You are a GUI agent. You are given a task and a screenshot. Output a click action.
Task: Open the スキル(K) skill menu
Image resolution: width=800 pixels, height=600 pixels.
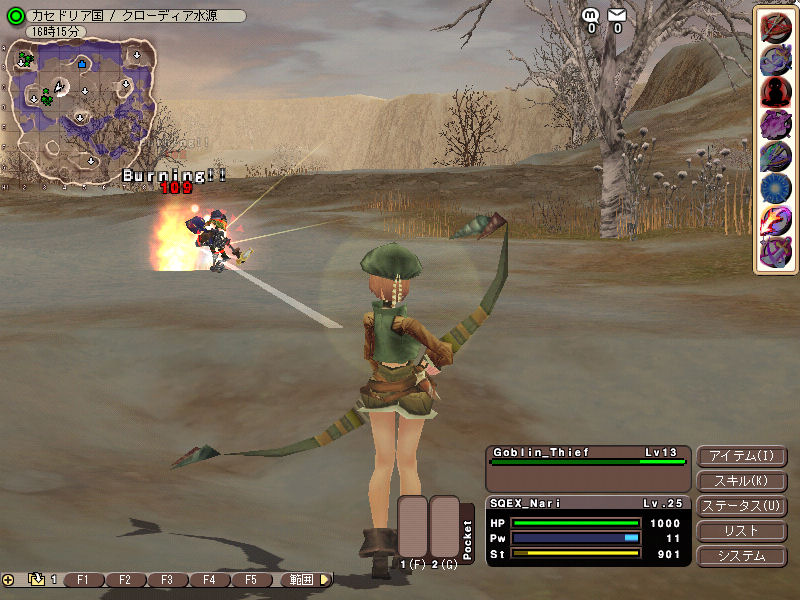click(741, 482)
